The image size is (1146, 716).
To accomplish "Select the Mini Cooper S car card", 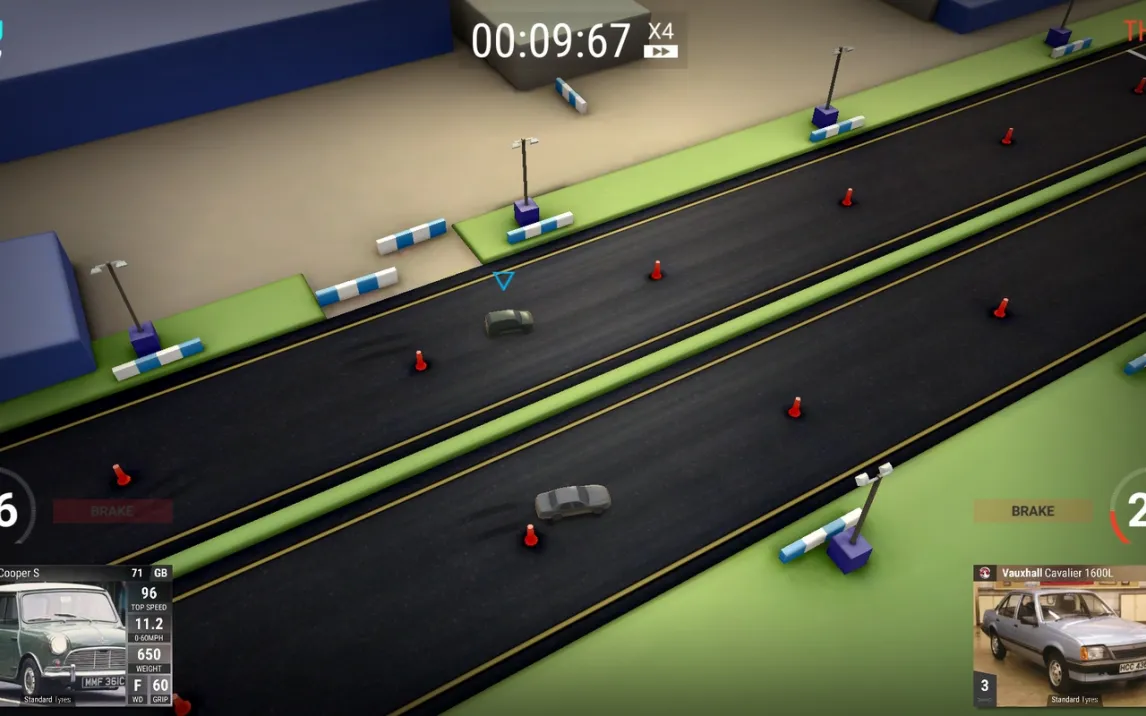I will pyautogui.click(x=85, y=638).
